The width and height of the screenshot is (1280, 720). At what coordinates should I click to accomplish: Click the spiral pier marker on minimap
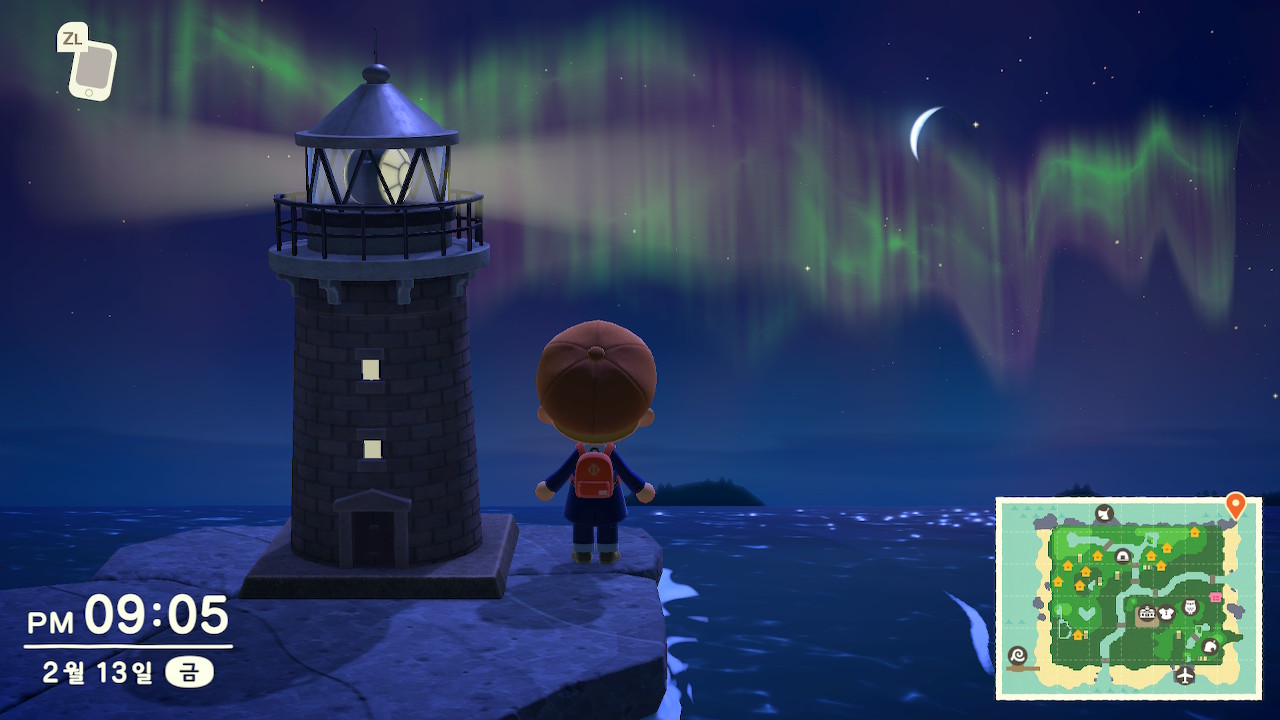[1018, 657]
